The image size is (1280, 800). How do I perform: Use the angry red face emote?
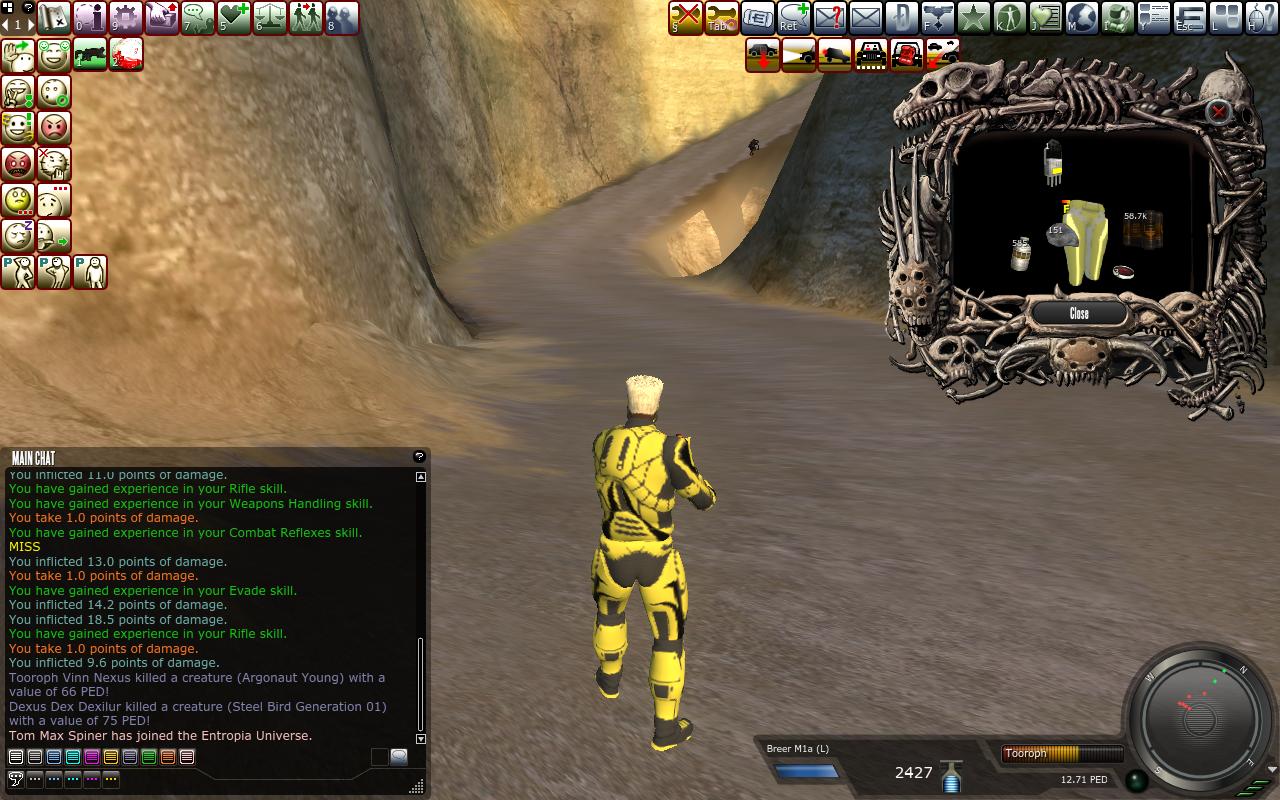coord(18,163)
